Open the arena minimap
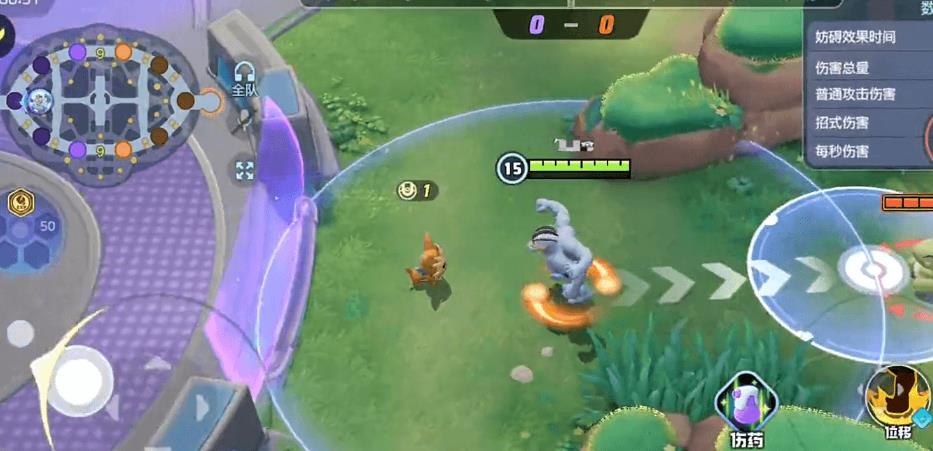933x451 pixels. pyautogui.click(x=101, y=99)
